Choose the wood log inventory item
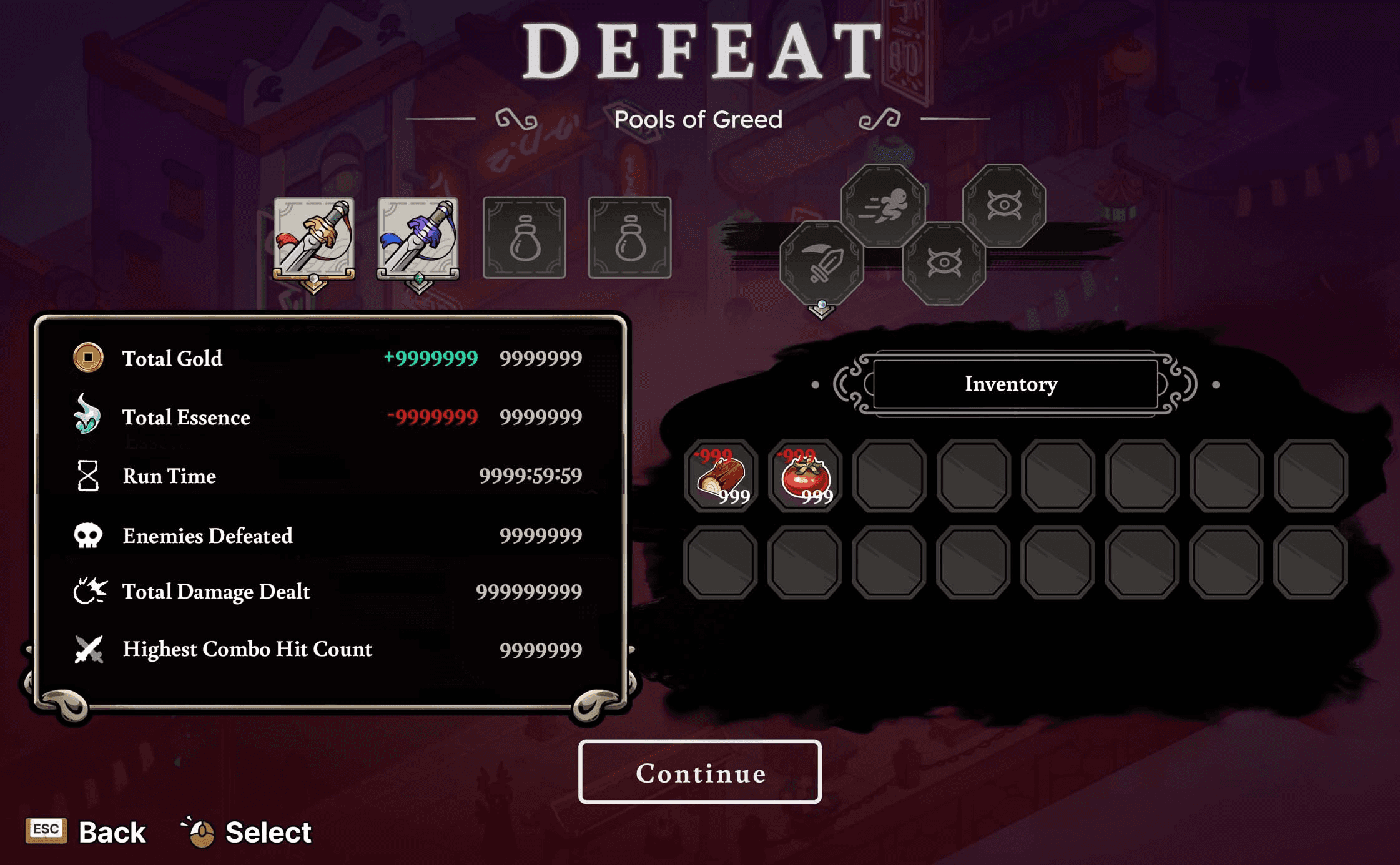 [721, 476]
